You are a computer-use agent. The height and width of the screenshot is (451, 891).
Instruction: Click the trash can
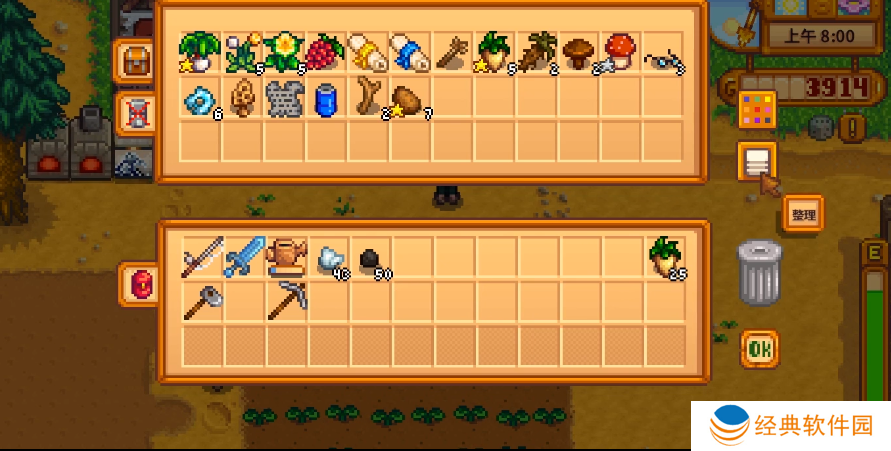[x=759, y=273]
